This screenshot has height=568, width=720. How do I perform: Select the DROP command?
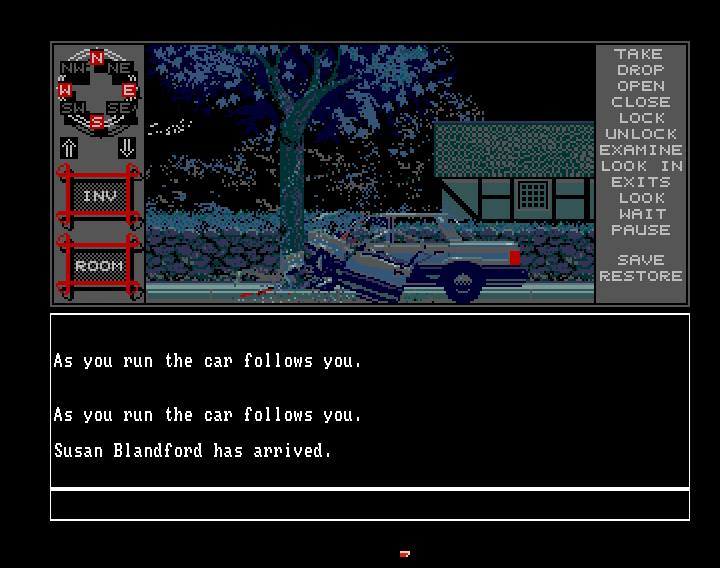tap(640, 70)
